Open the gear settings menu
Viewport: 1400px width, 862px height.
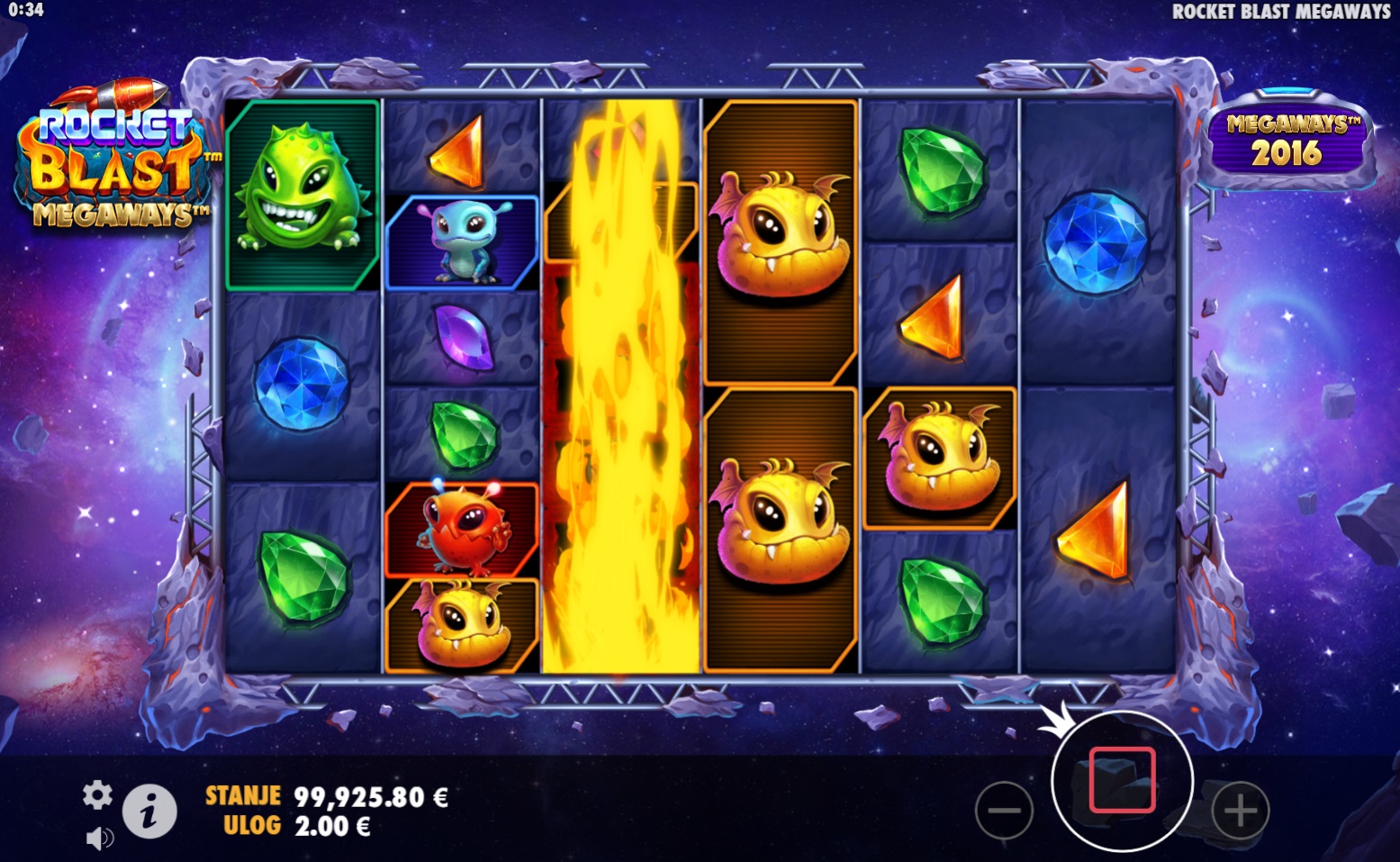97,794
